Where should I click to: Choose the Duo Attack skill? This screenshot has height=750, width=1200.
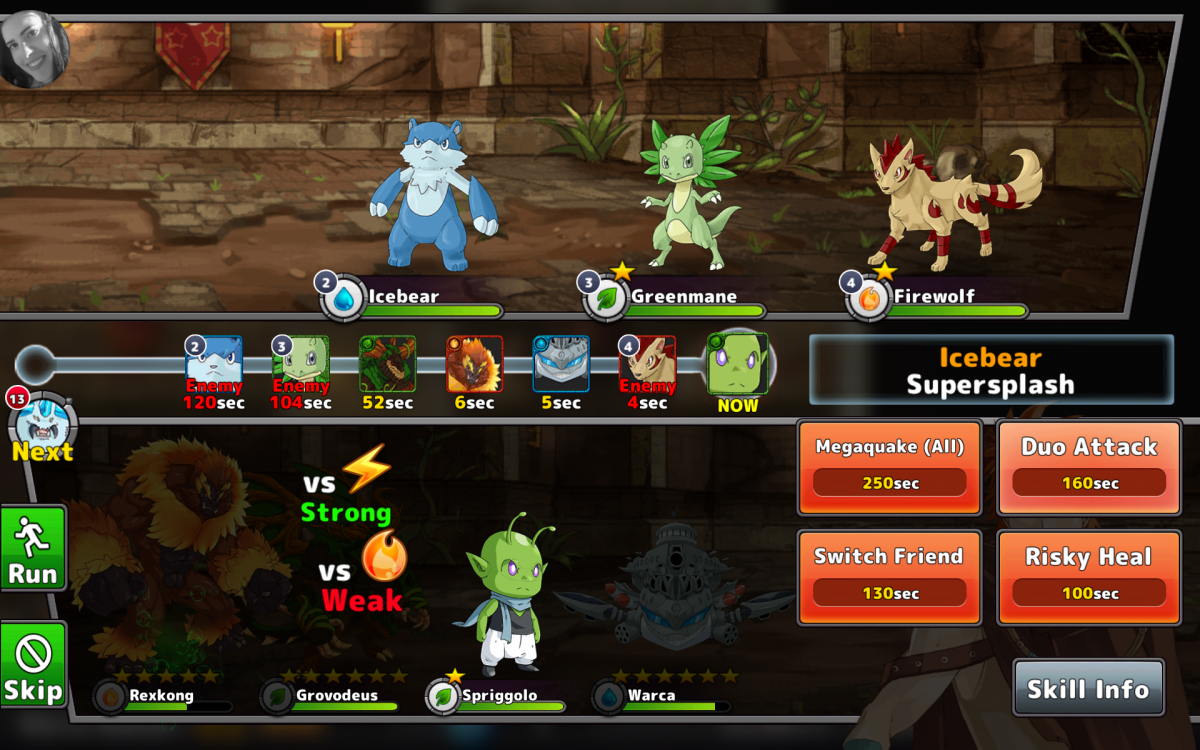[x=1088, y=466]
